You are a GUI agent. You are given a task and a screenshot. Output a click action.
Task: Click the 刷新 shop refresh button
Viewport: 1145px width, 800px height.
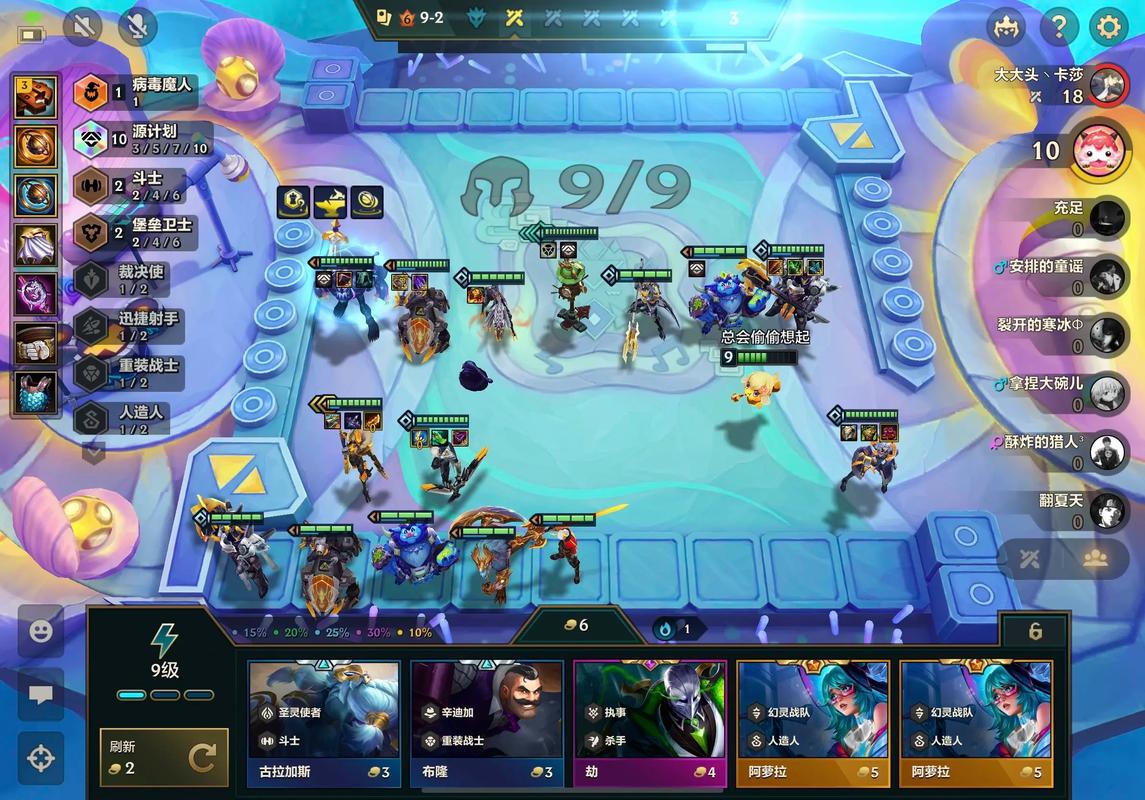(x=164, y=757)
